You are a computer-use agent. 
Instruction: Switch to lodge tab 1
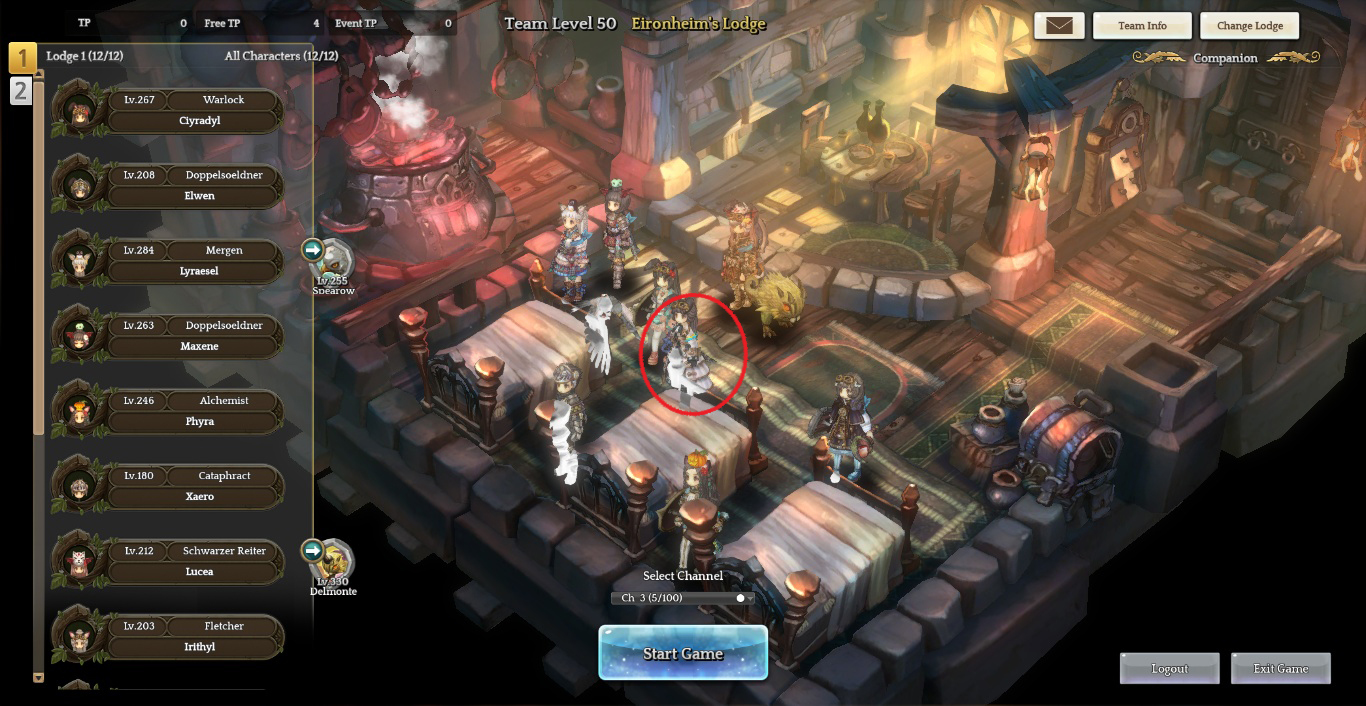pos(22,58)
